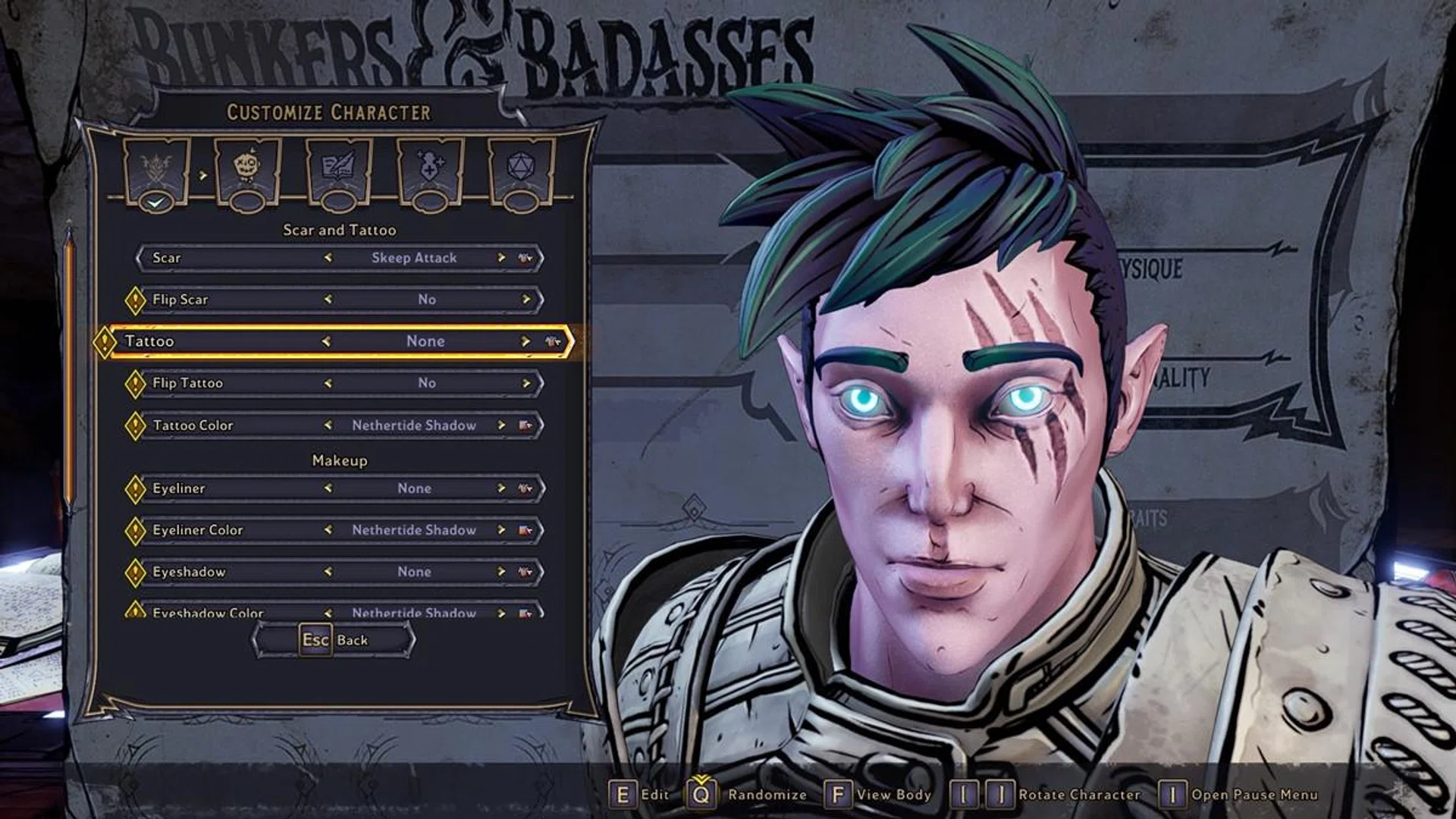1456x819 pixels.
Task: Open the stitched face appearance tab
Action: (x=247, y=170)
